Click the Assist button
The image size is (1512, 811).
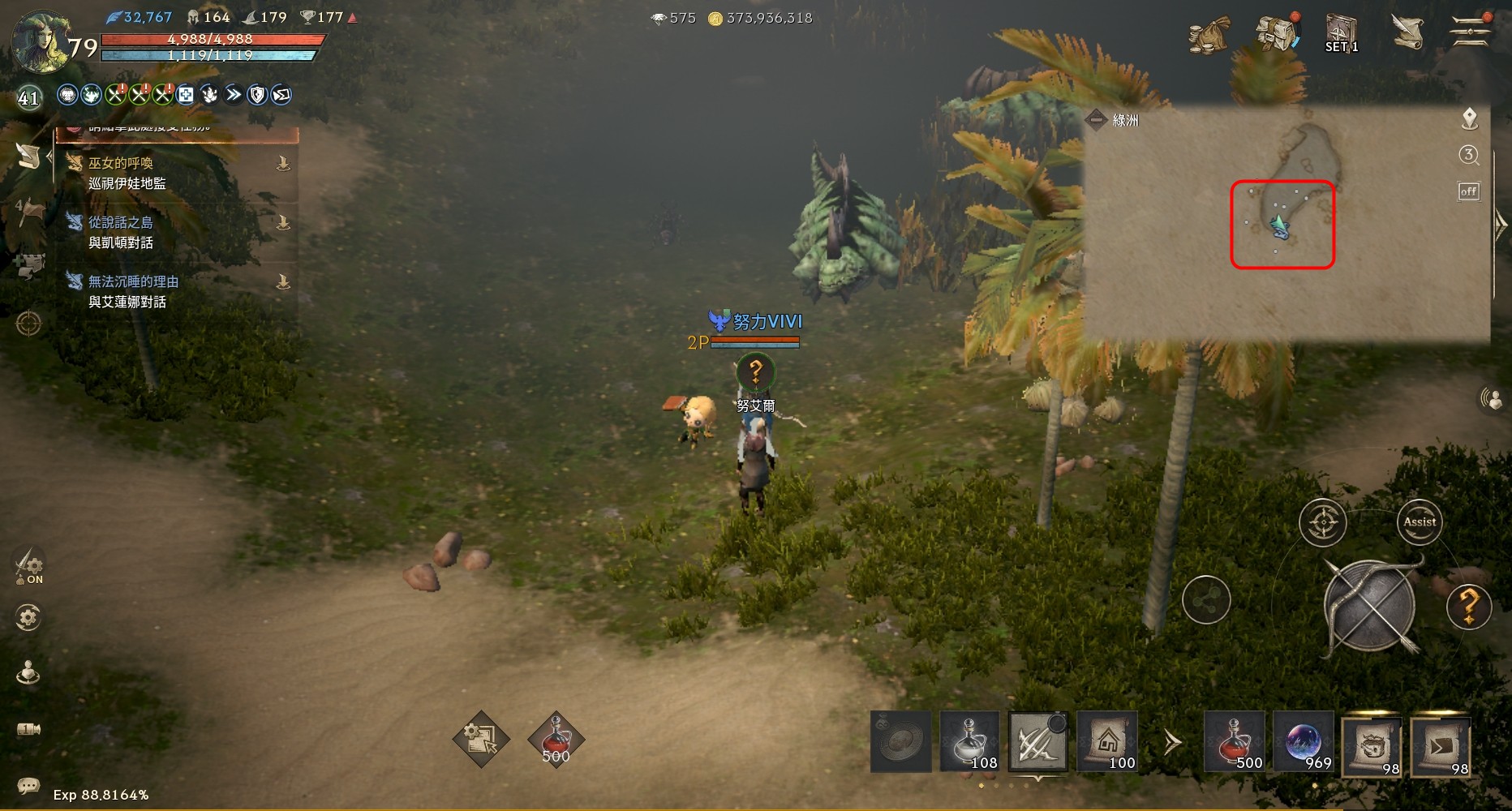pyautogui.click(x=1420, y=522)
